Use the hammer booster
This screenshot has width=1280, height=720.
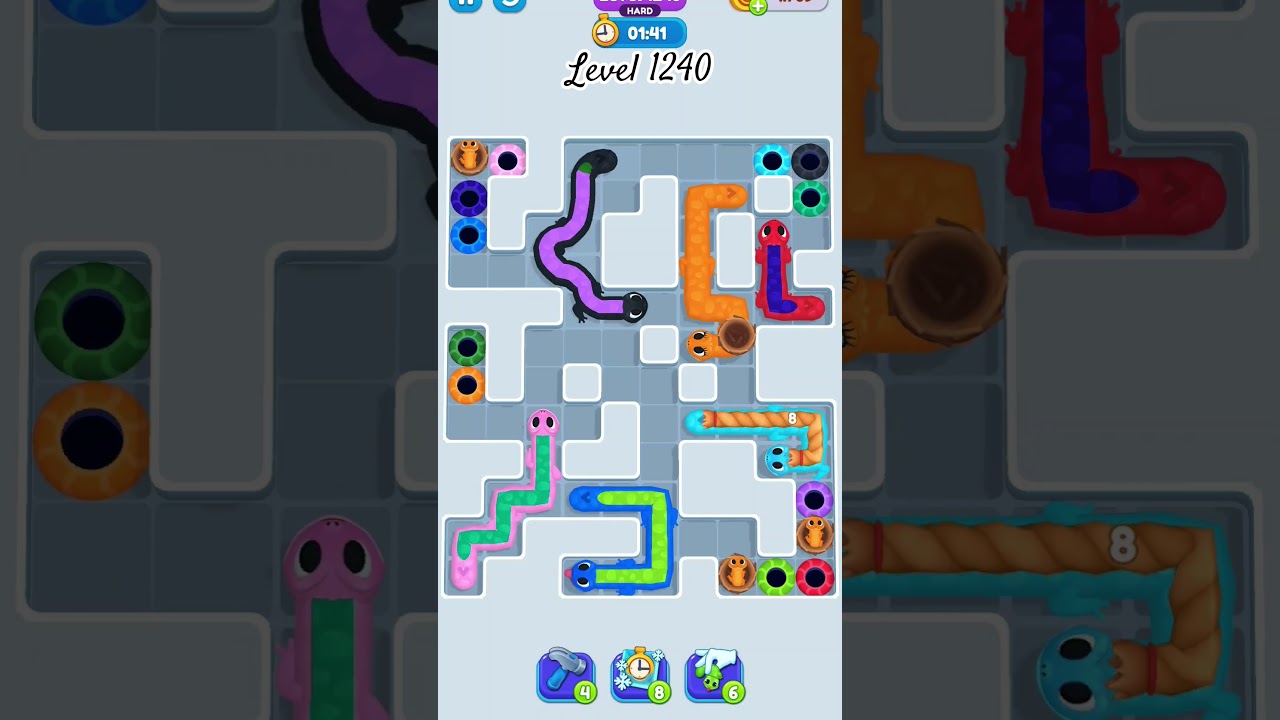(x=566, y=675)
